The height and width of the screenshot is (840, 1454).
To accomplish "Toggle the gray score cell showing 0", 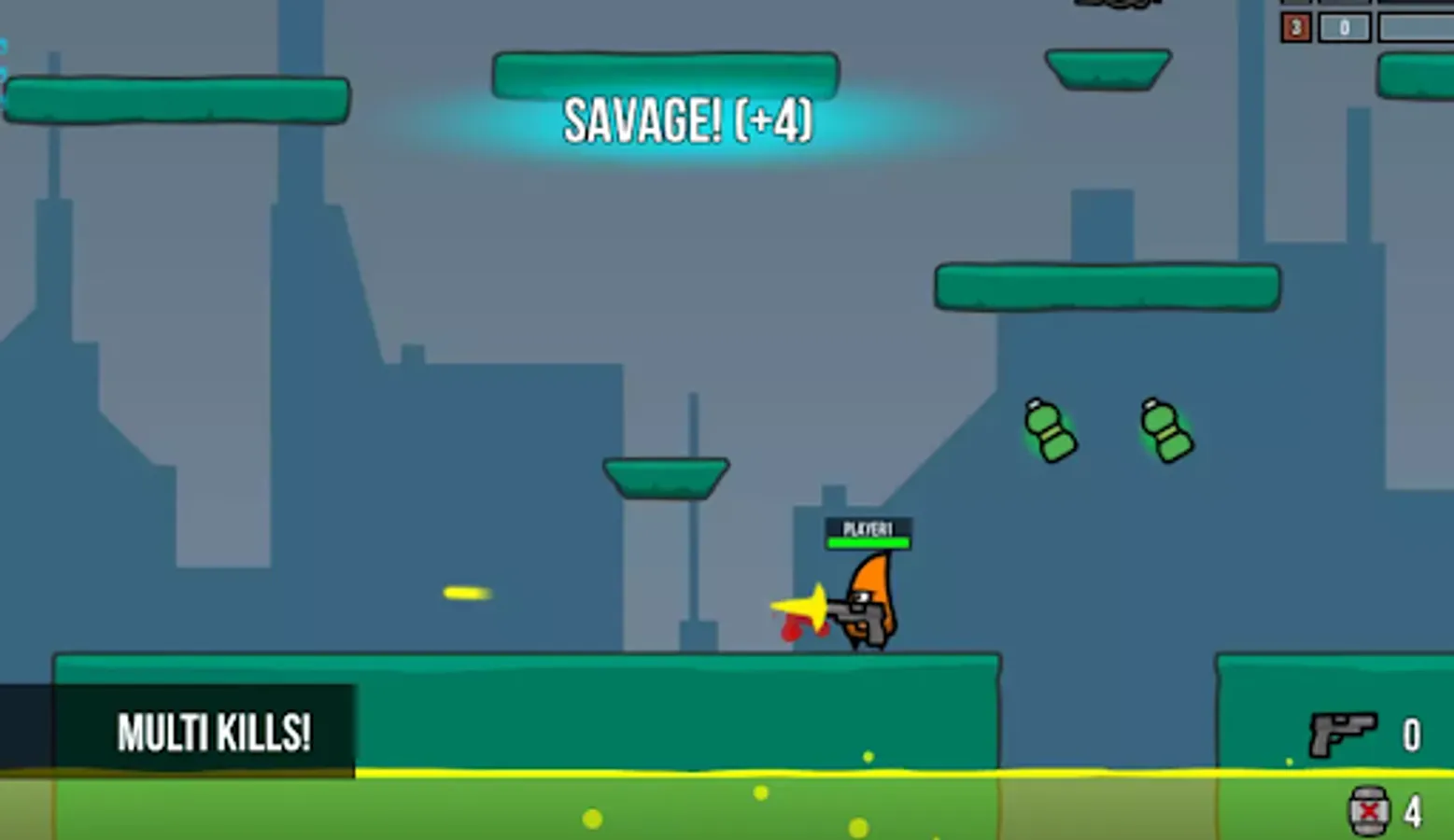I will point(1345,29).
